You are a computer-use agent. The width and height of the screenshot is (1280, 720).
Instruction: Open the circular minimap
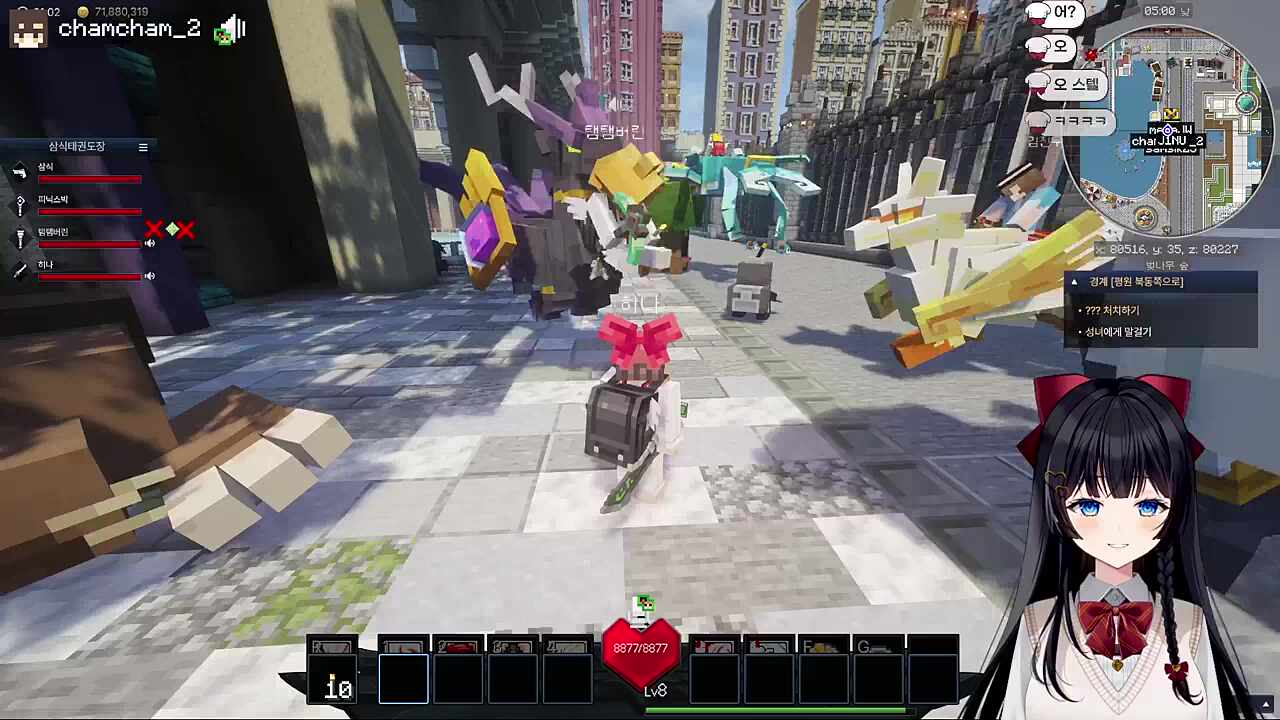1167,130
